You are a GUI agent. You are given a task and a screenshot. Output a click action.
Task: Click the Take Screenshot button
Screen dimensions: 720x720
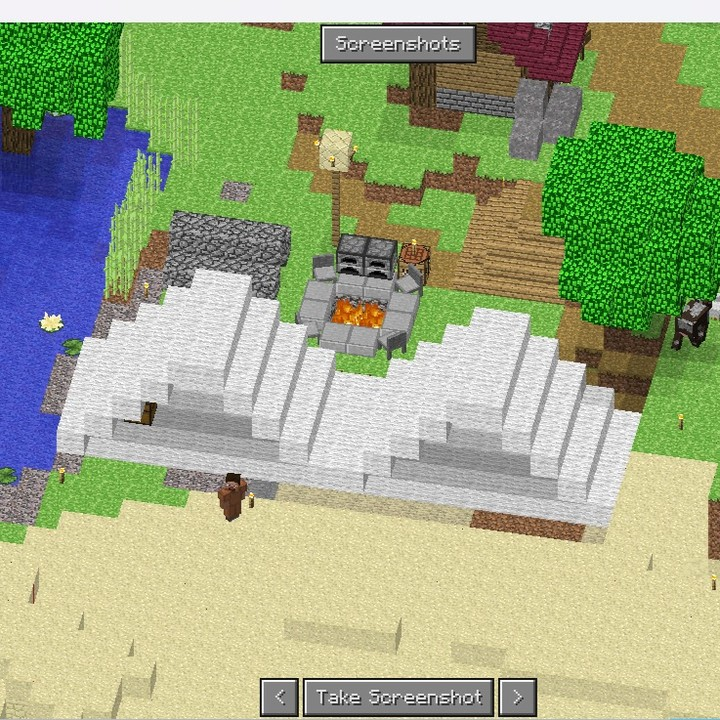click(399, 697)
